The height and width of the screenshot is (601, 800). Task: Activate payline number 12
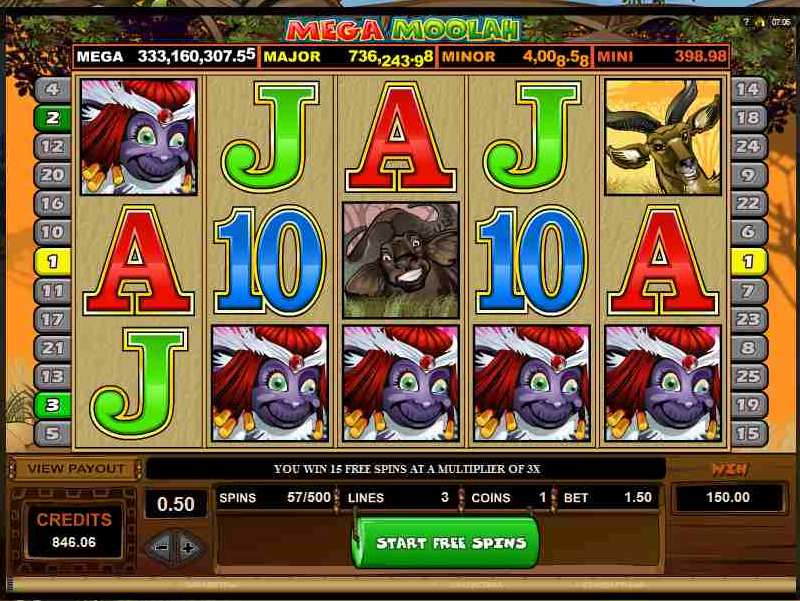[x=52, y=146]
